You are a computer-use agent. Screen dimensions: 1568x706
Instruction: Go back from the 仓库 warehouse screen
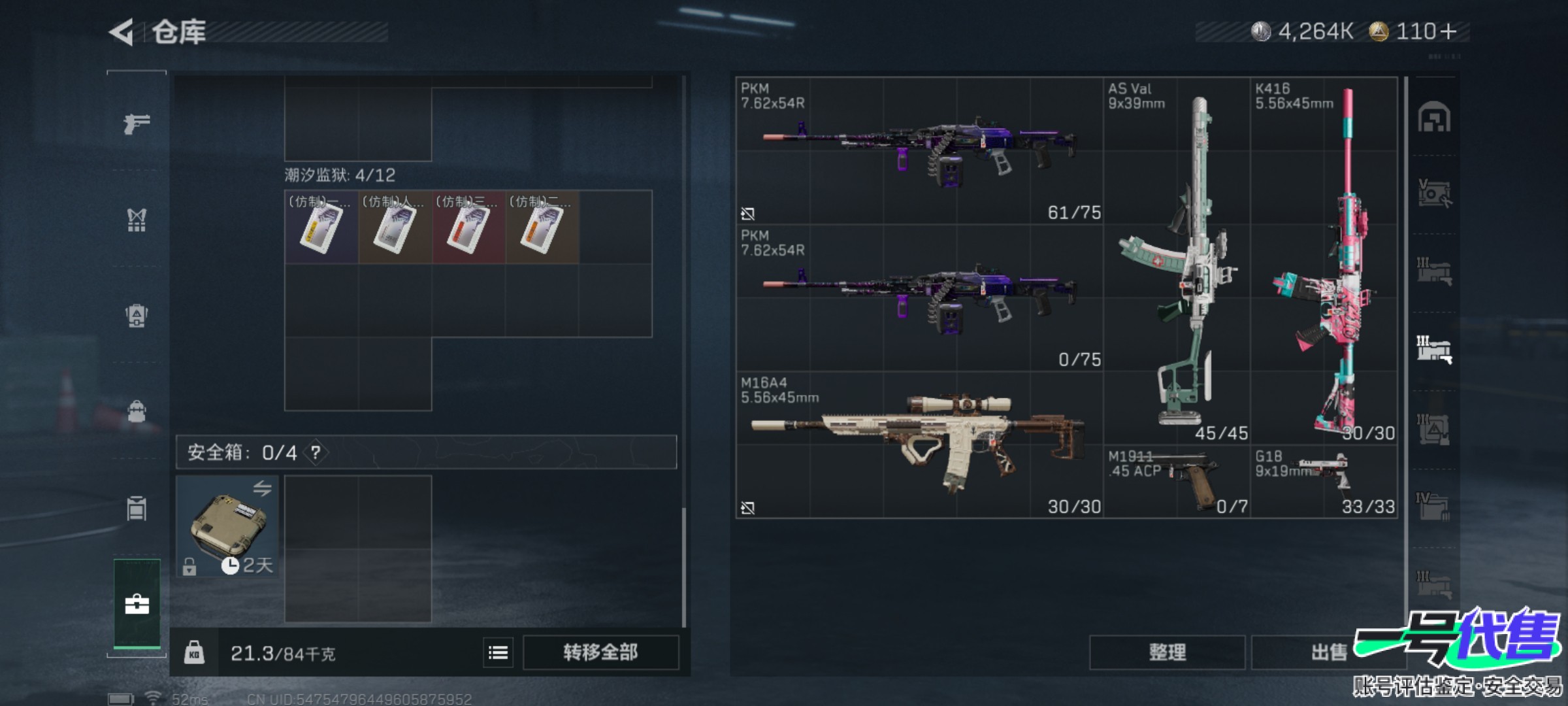[x=122, y=32]
